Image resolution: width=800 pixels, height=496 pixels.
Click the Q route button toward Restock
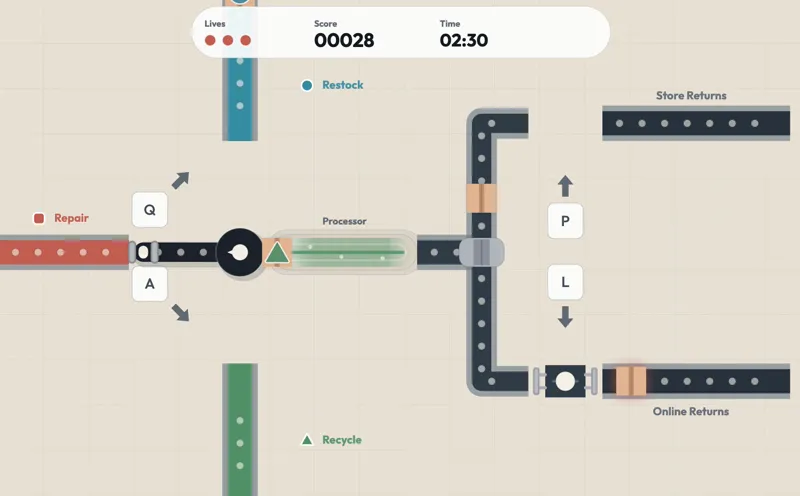[x=150, y=210]
